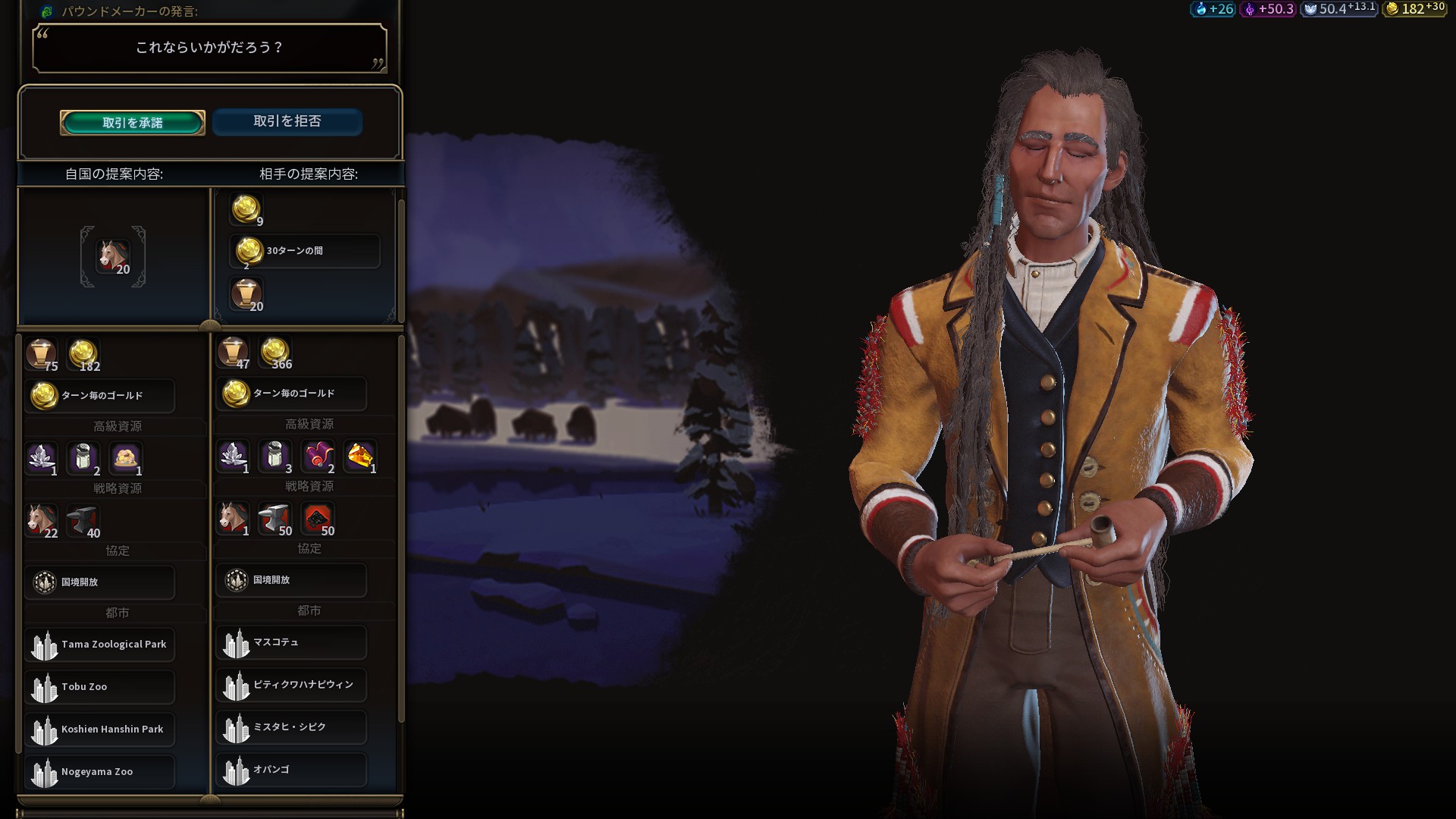Offer your 国境開放 open borders agreement
The width and height of the screenshot is (1456, 819).
[x=100, y=582]
